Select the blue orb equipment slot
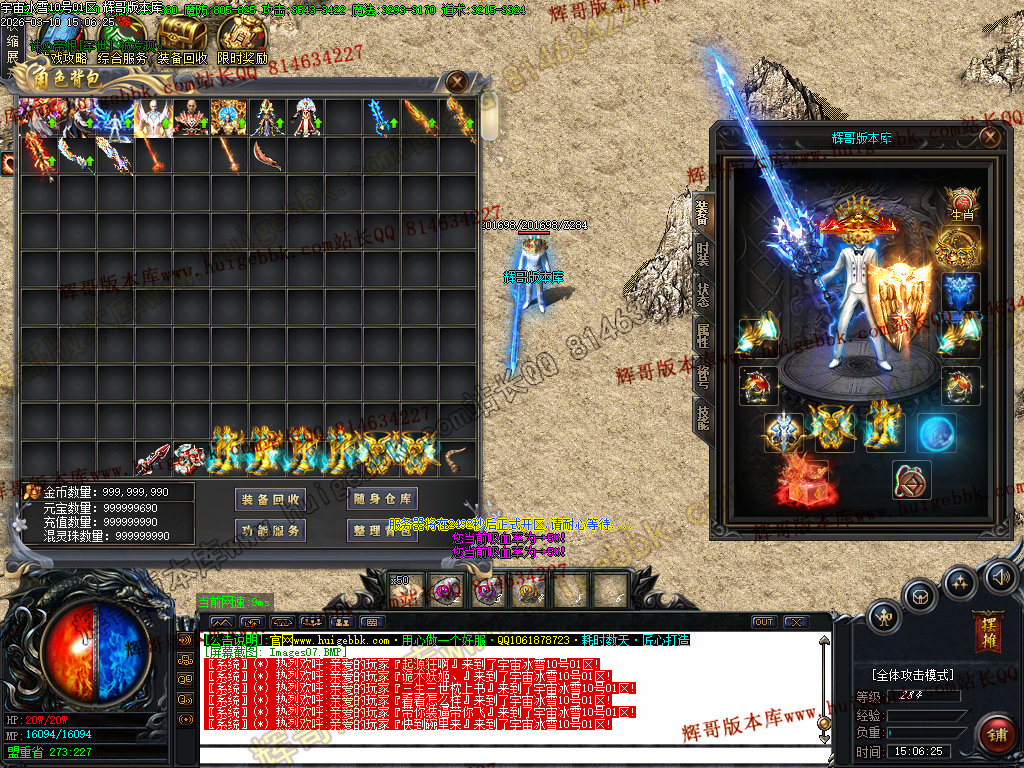1024x768 pixels. [935, 432]
